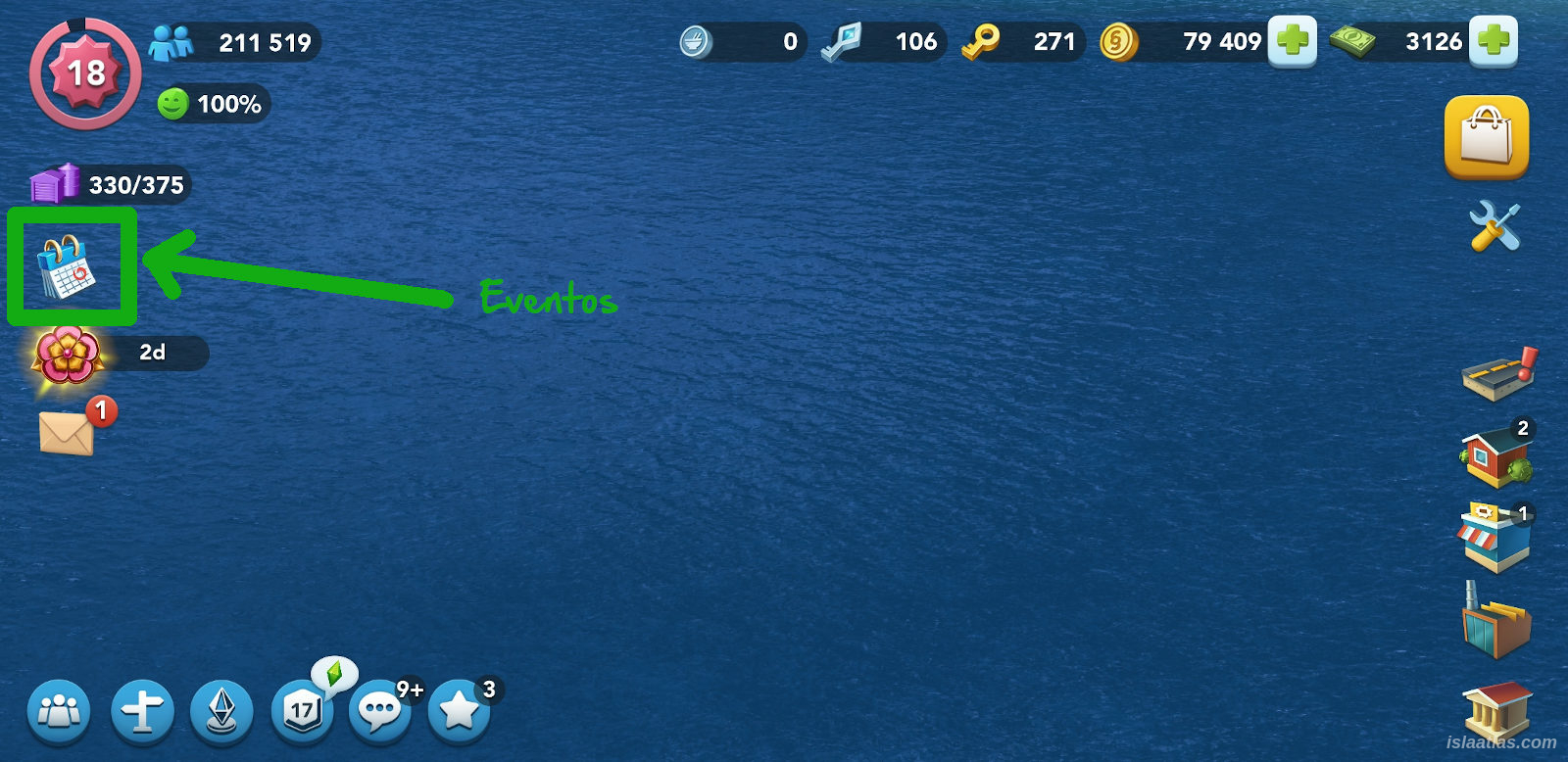Open the crystal button
1568x762 pixels.
[x=221, y=711]
